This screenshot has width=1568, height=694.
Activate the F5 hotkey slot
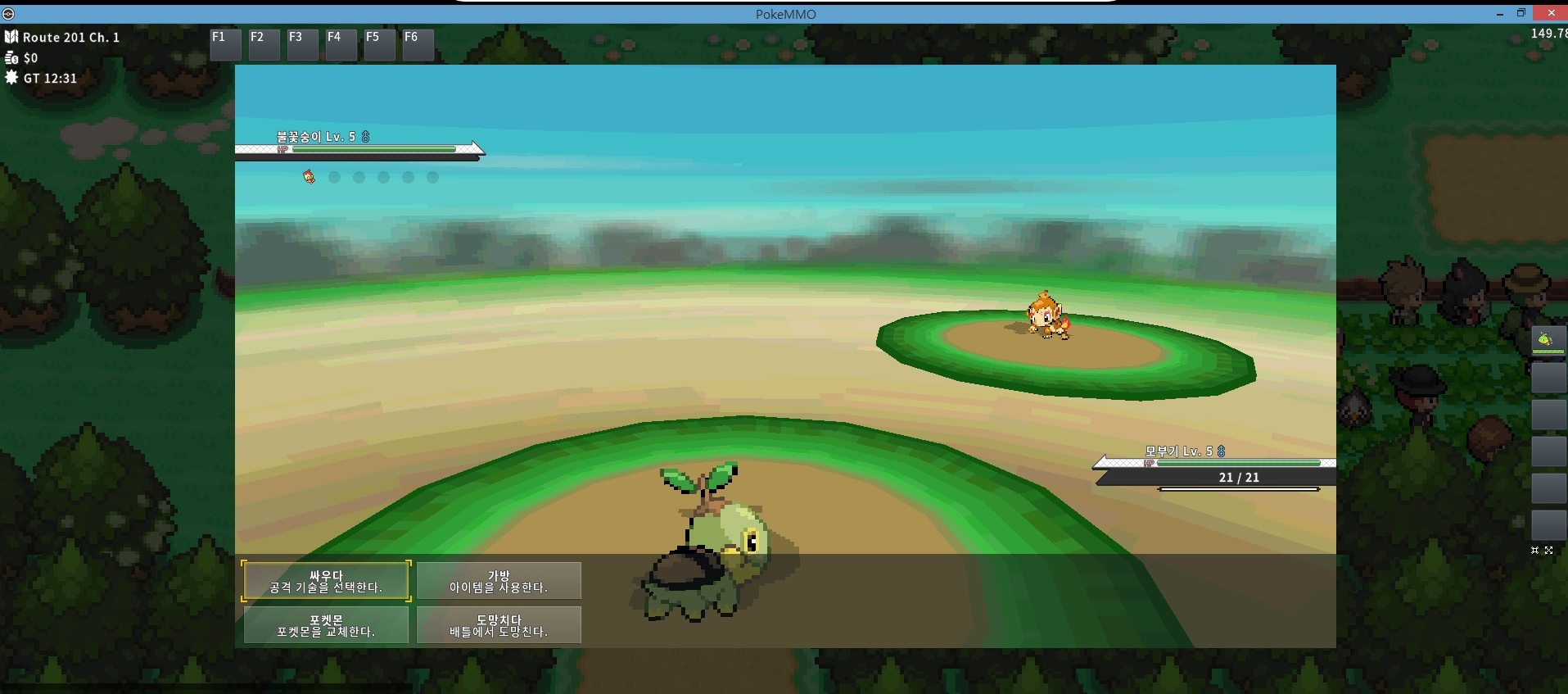[x=379, y=45]
